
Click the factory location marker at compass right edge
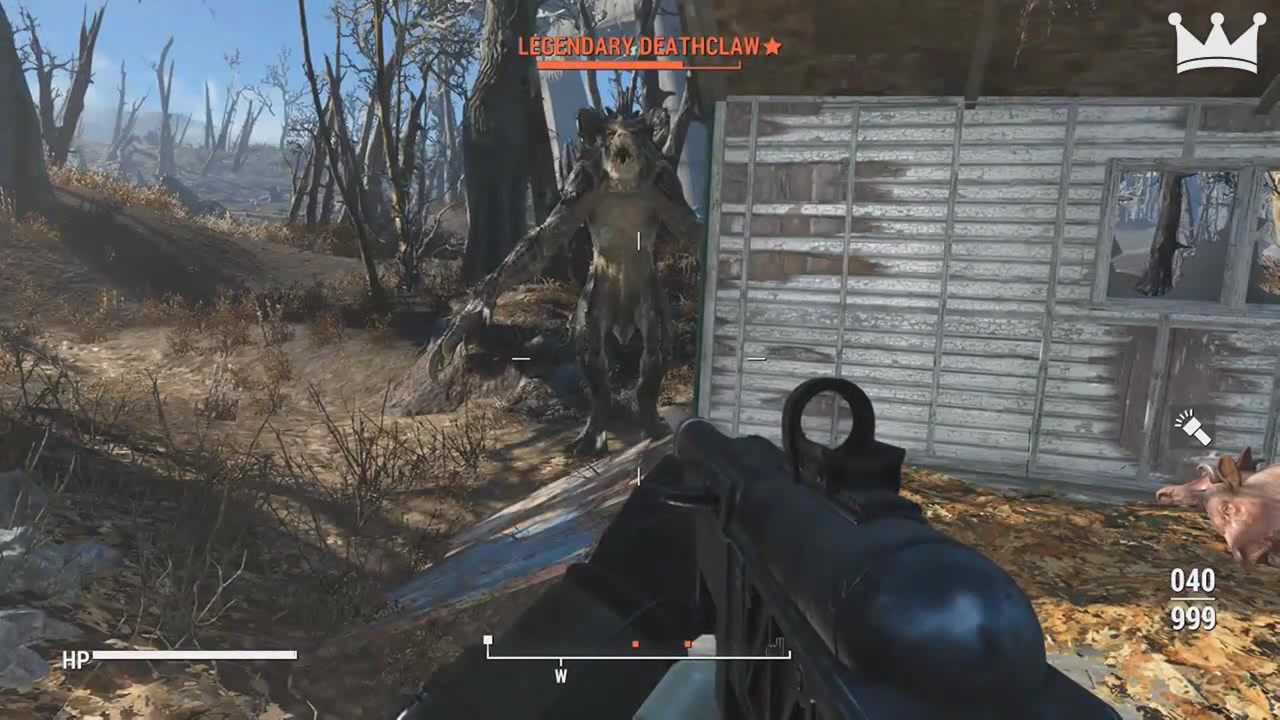(776, 646)
